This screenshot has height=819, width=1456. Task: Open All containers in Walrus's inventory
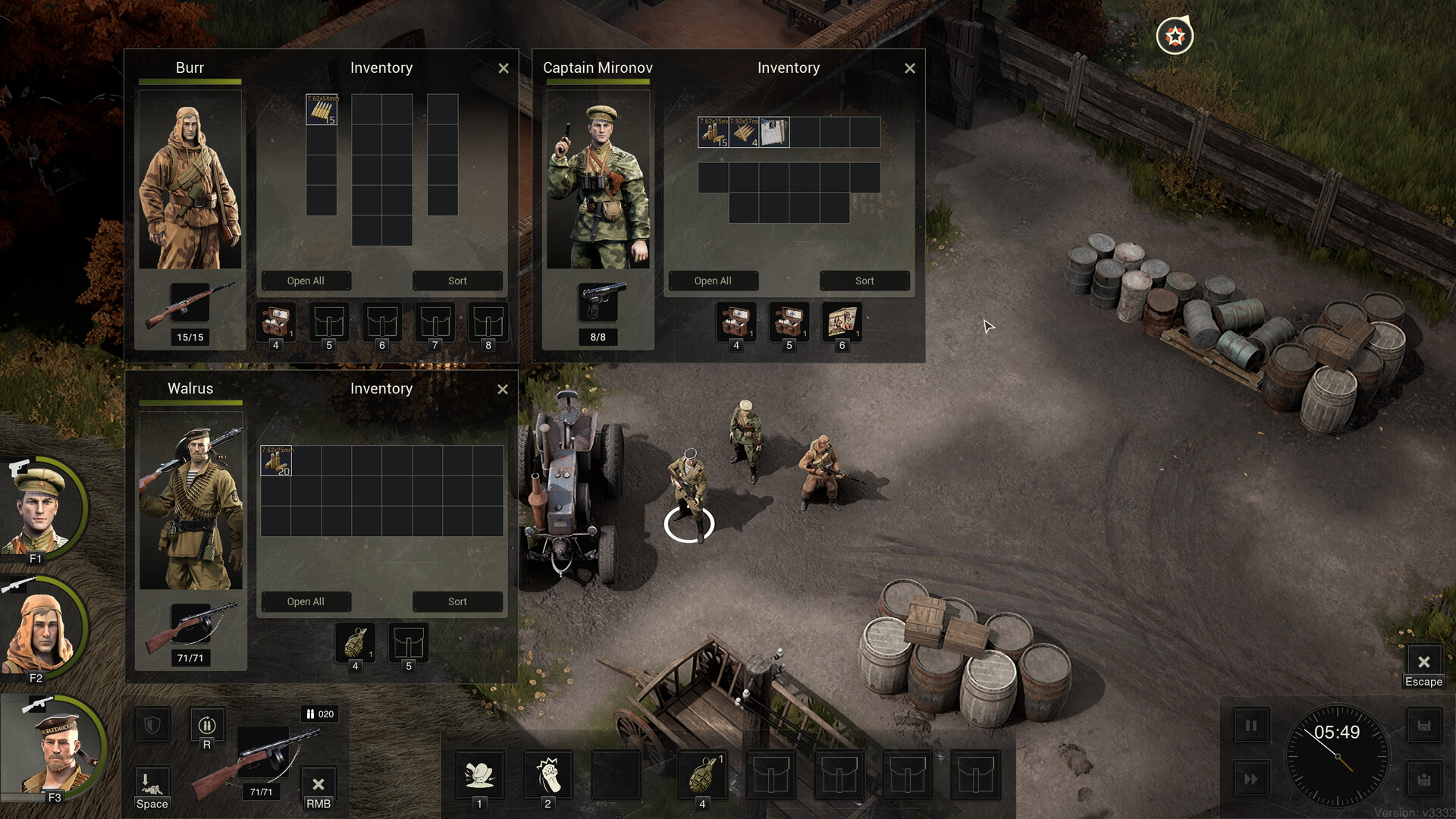tap(306, 601)
